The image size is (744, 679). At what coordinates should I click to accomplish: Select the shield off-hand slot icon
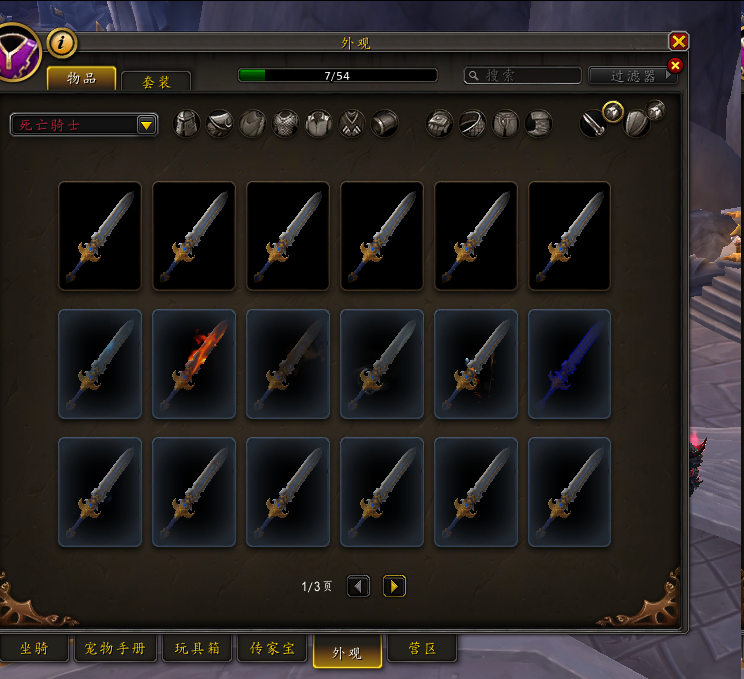click(636, 124)
